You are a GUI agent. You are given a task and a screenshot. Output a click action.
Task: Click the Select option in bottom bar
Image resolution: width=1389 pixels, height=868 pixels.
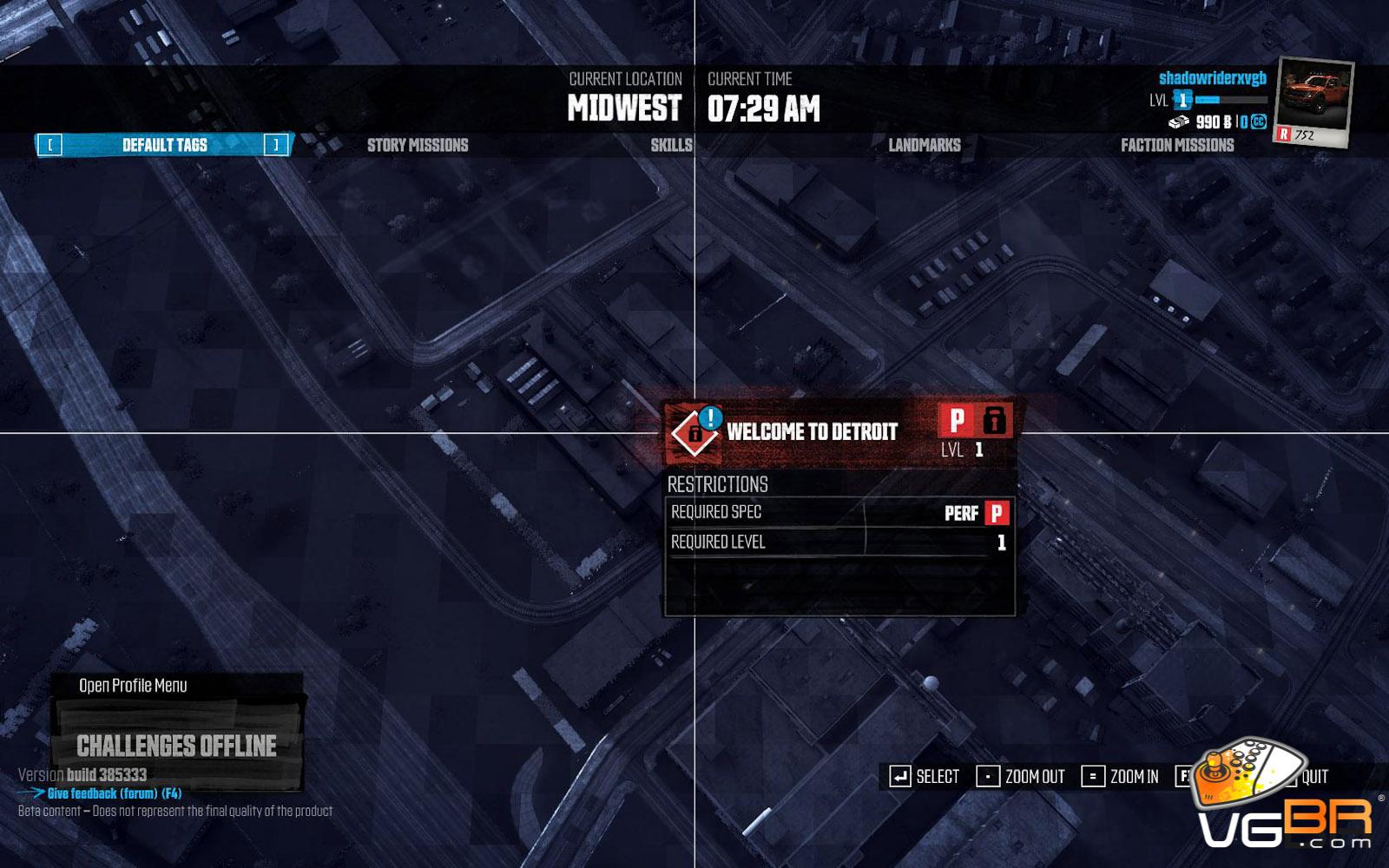tap(925, 777)
